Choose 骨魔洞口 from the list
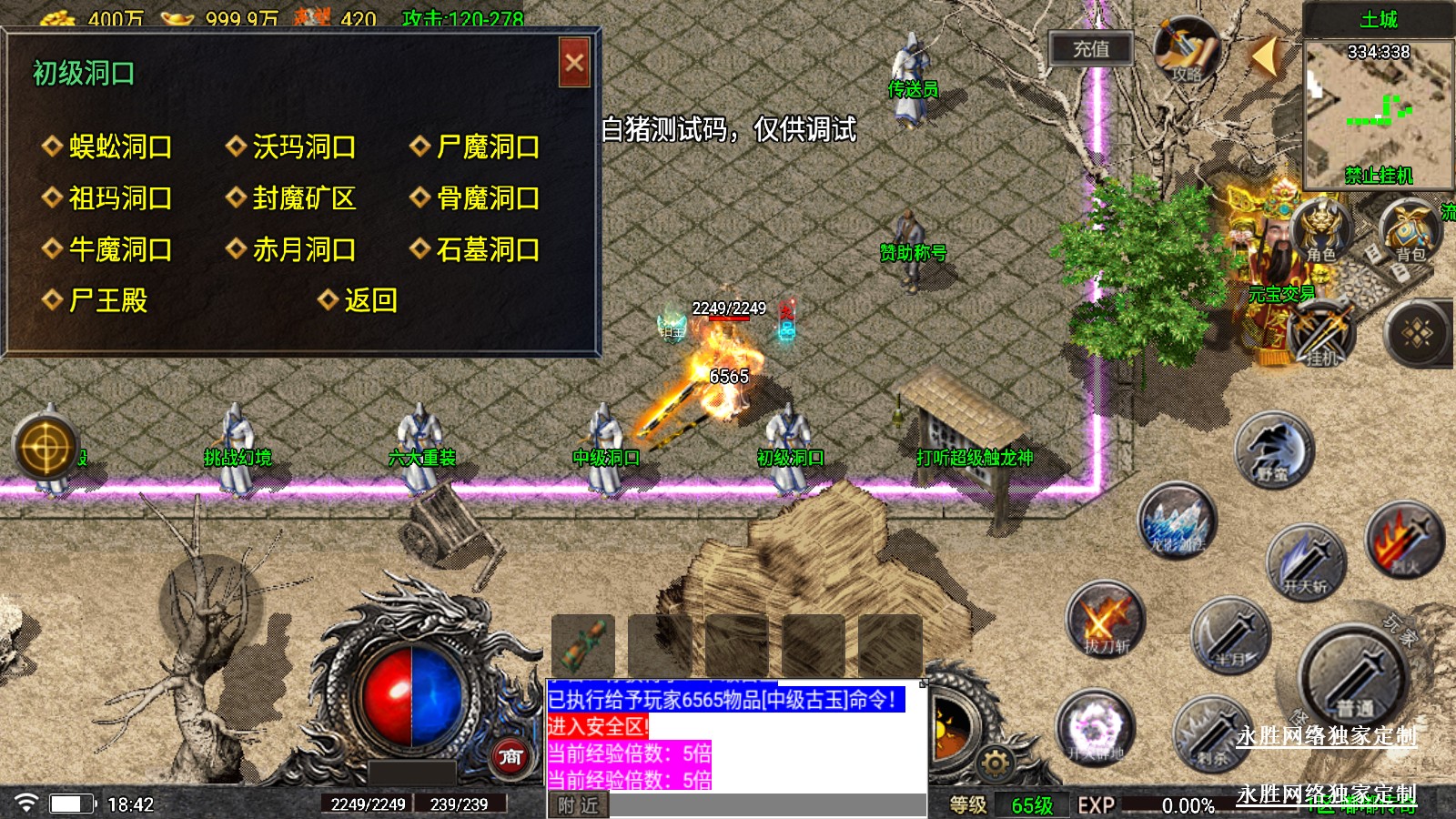This screenshot has width=1456, height=819. tap(487, 198)
